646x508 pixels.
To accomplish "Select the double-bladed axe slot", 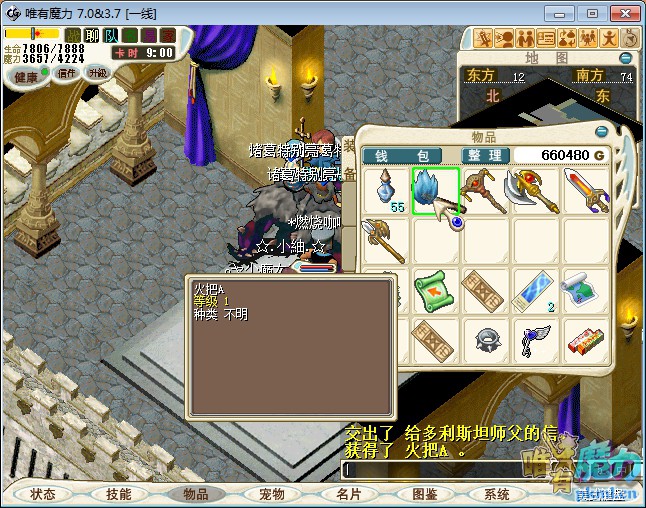I will 534,190.
